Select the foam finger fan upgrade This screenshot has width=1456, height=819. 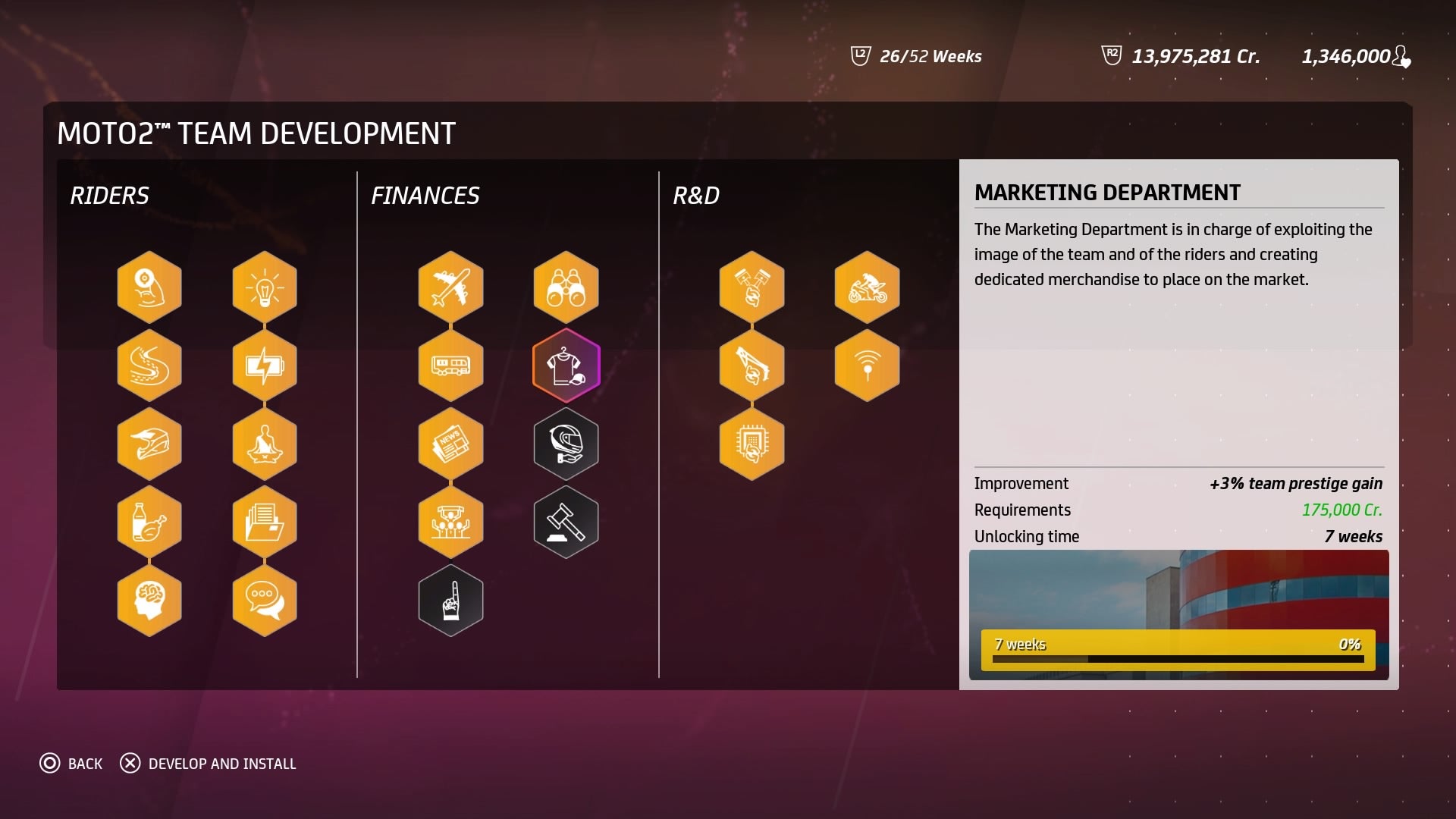(450, 600)
